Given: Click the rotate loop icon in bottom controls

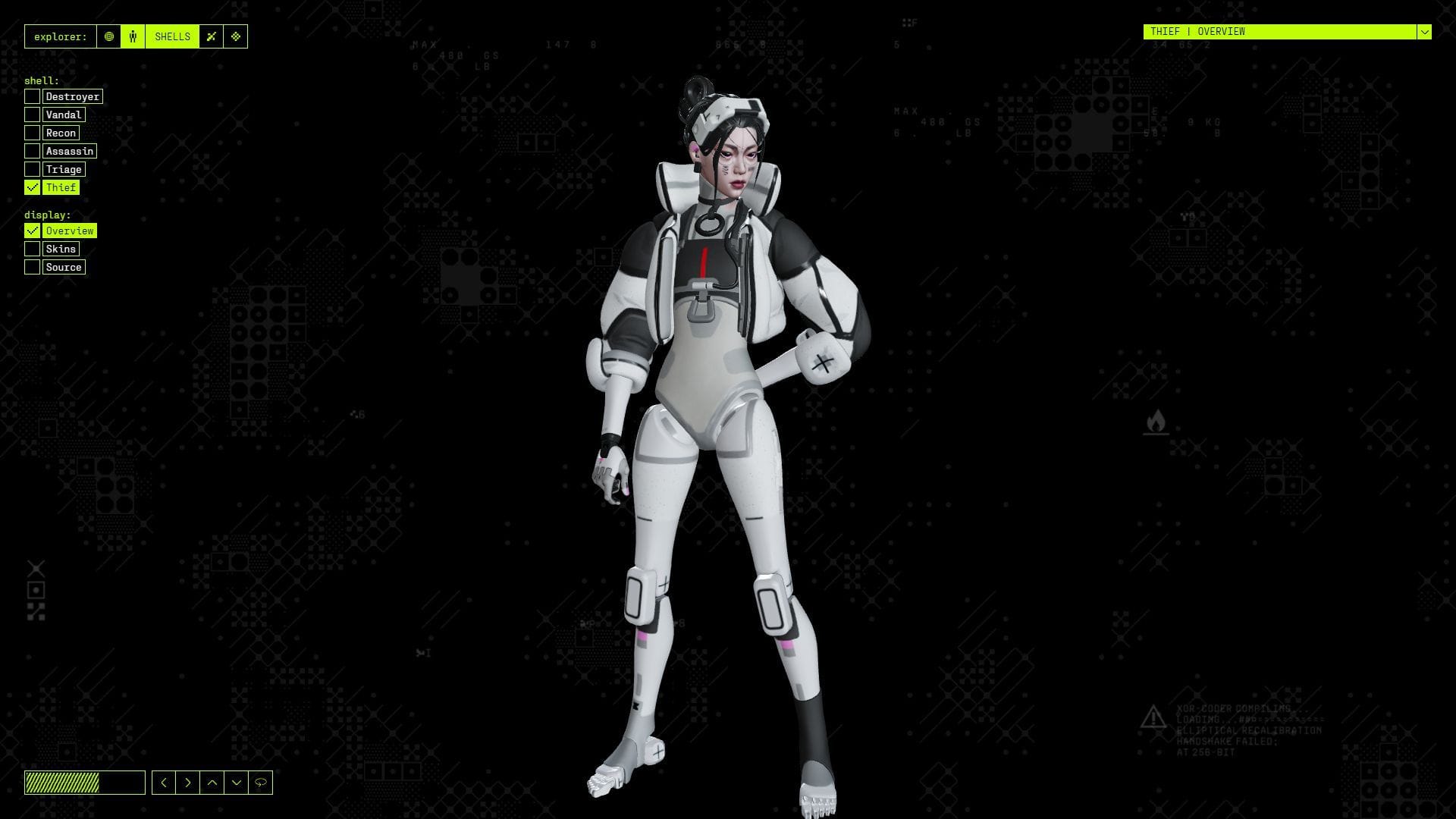Looking at the screenshot, I should click(259, 783).
